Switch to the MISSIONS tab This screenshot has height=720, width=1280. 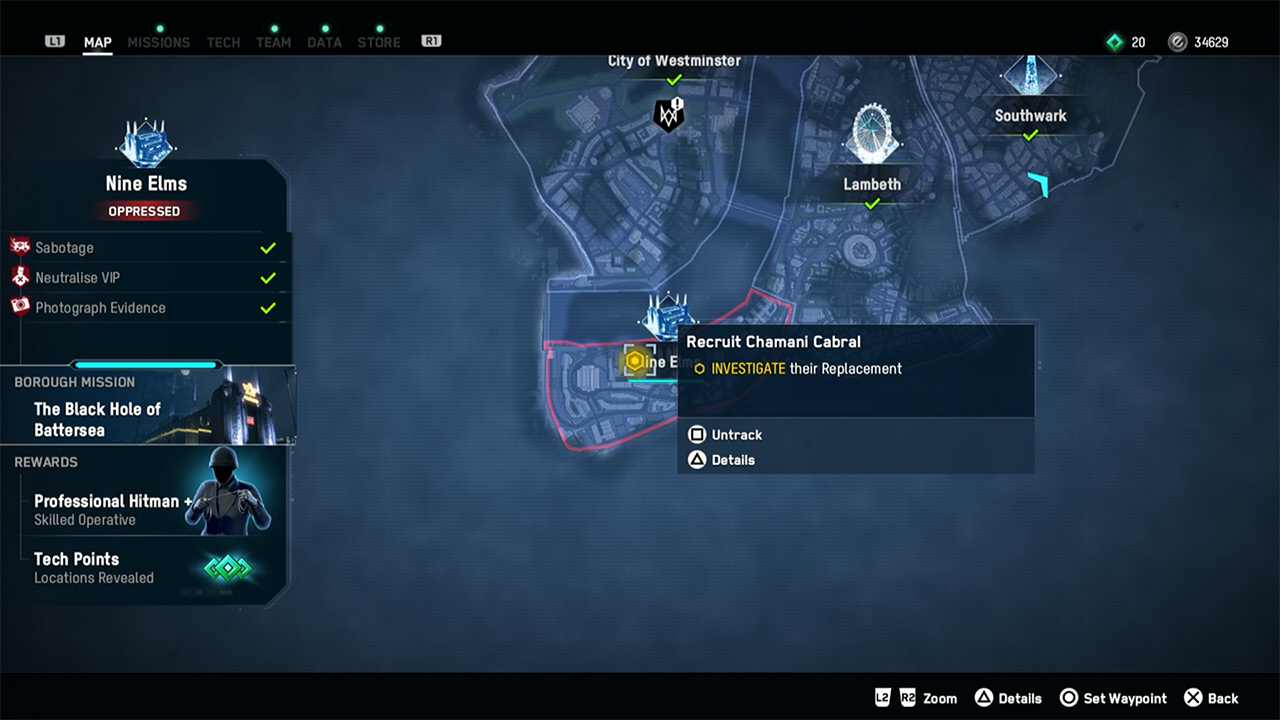click(158, 42)
